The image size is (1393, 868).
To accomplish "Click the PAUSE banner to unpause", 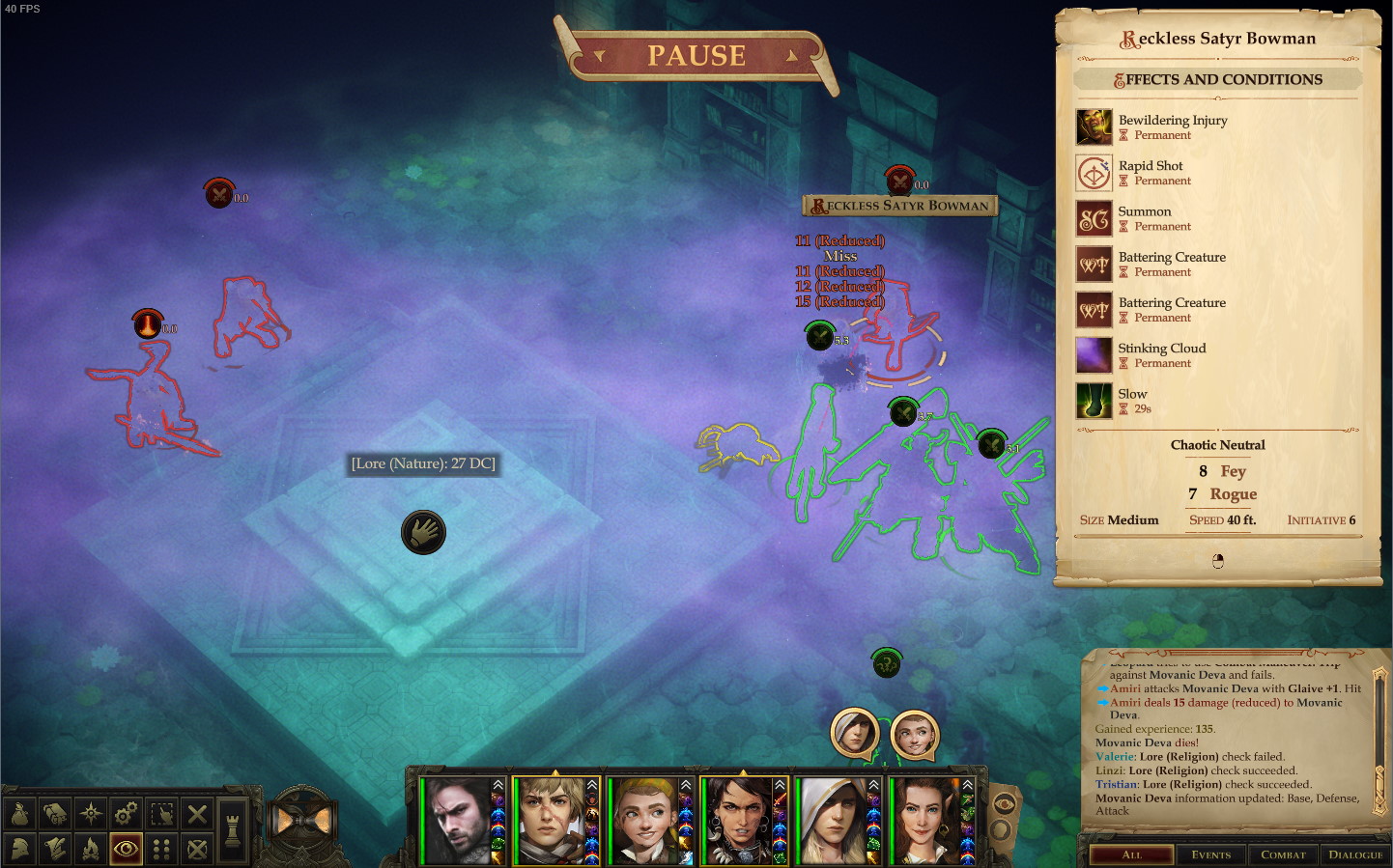I will (x=696, y=56).
